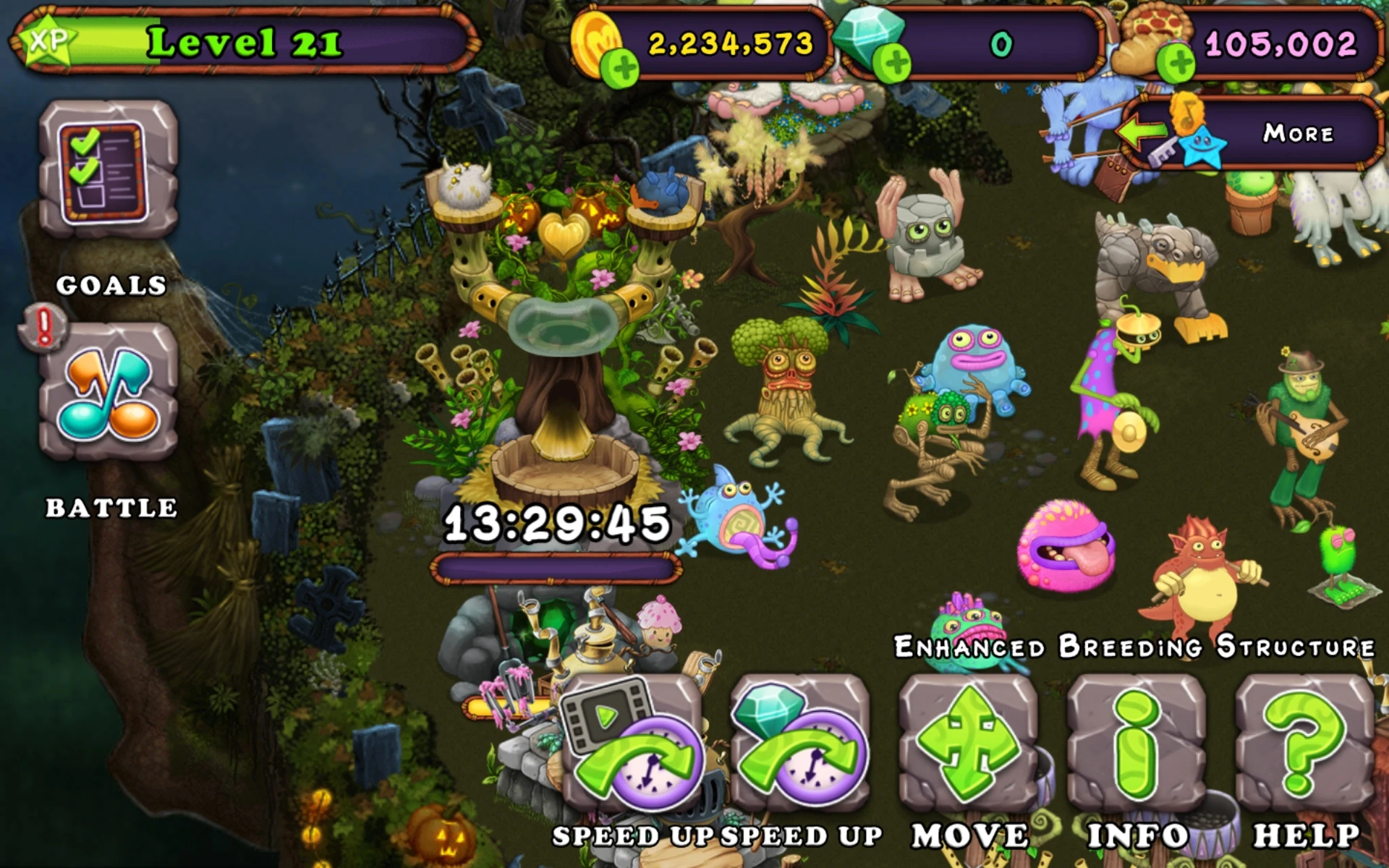
Task: Click the Level 21 banner
Action: pyautogui.click(x=246, y=42)
